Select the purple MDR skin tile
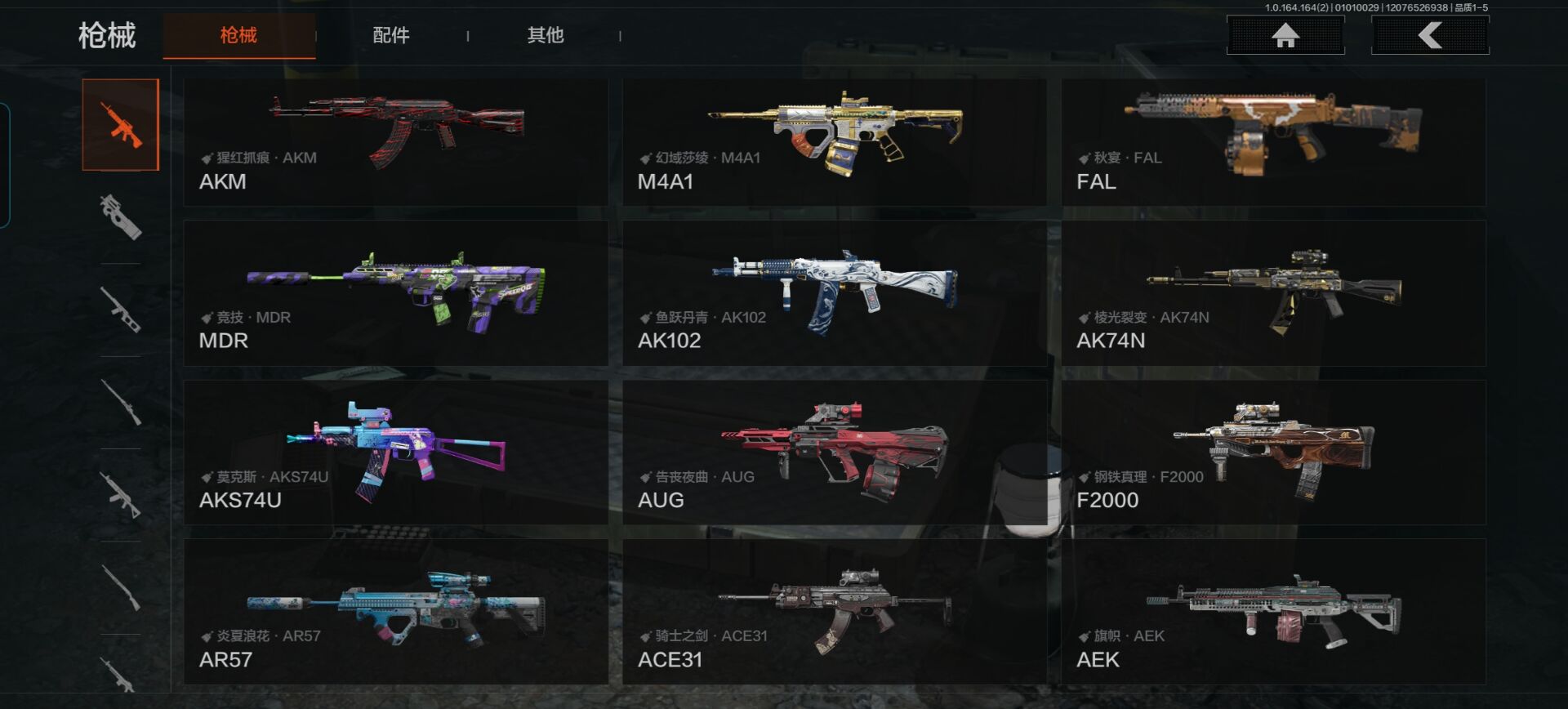Viewport: 1568px width, 709px height. [396, 292]
